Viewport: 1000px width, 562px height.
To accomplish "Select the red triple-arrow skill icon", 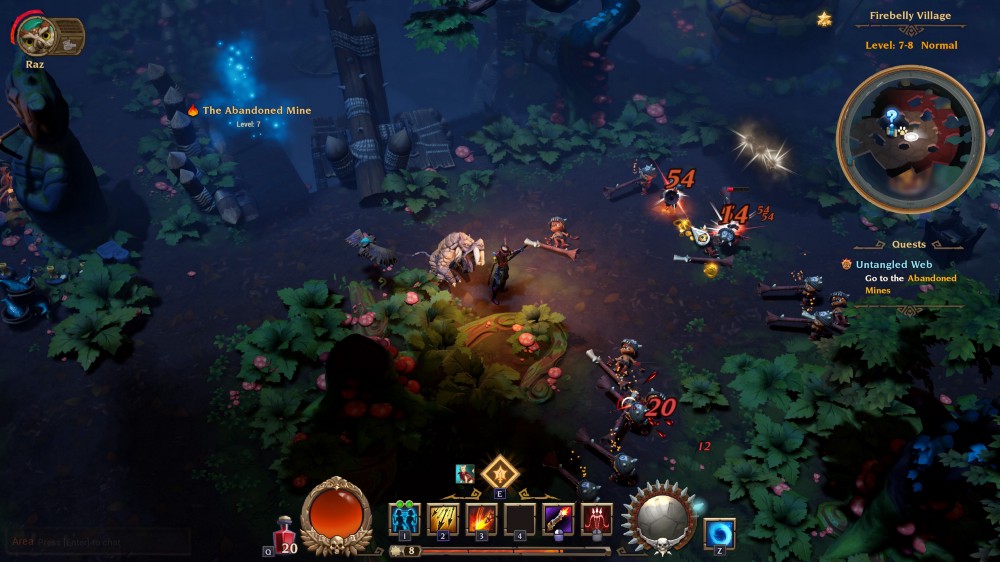I will [x=597, y=519].
